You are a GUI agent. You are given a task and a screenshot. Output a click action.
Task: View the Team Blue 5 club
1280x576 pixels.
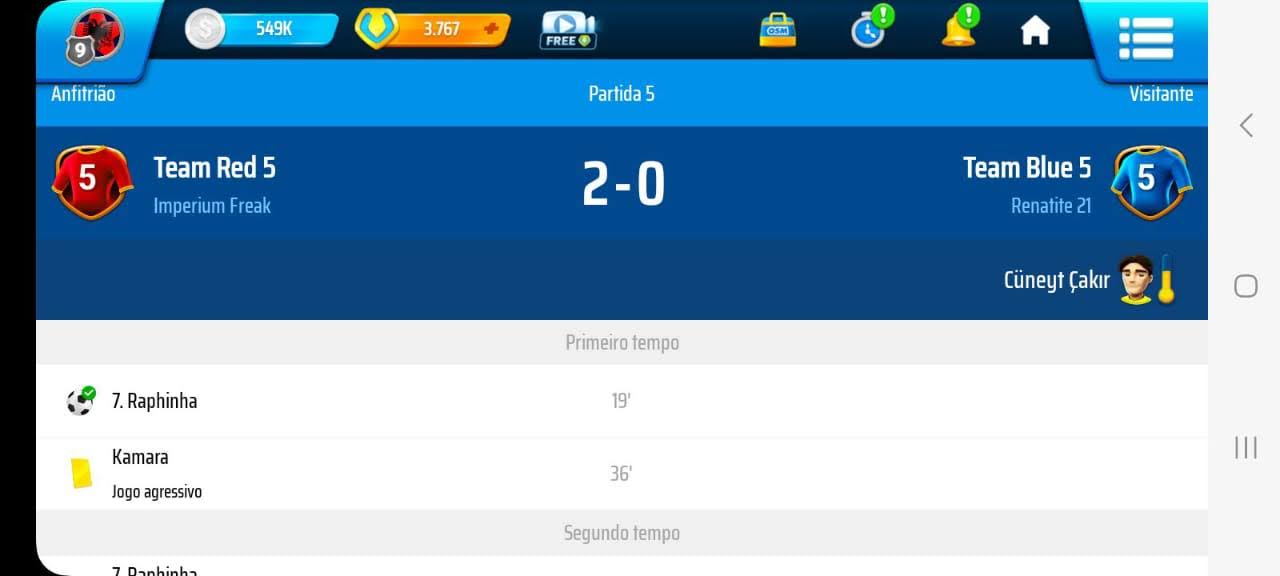tap(1027, 168)
